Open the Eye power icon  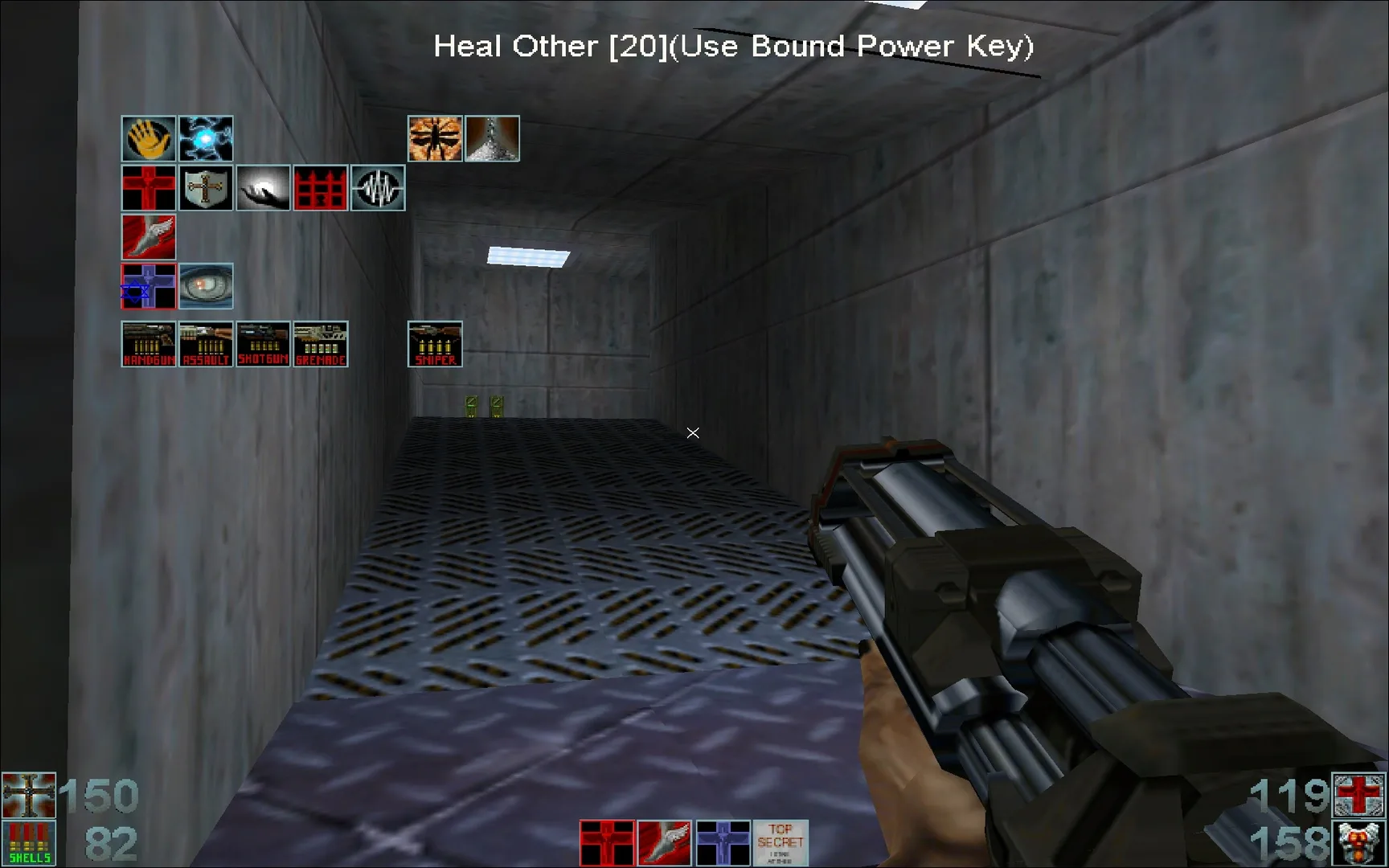tap(206, 285)
